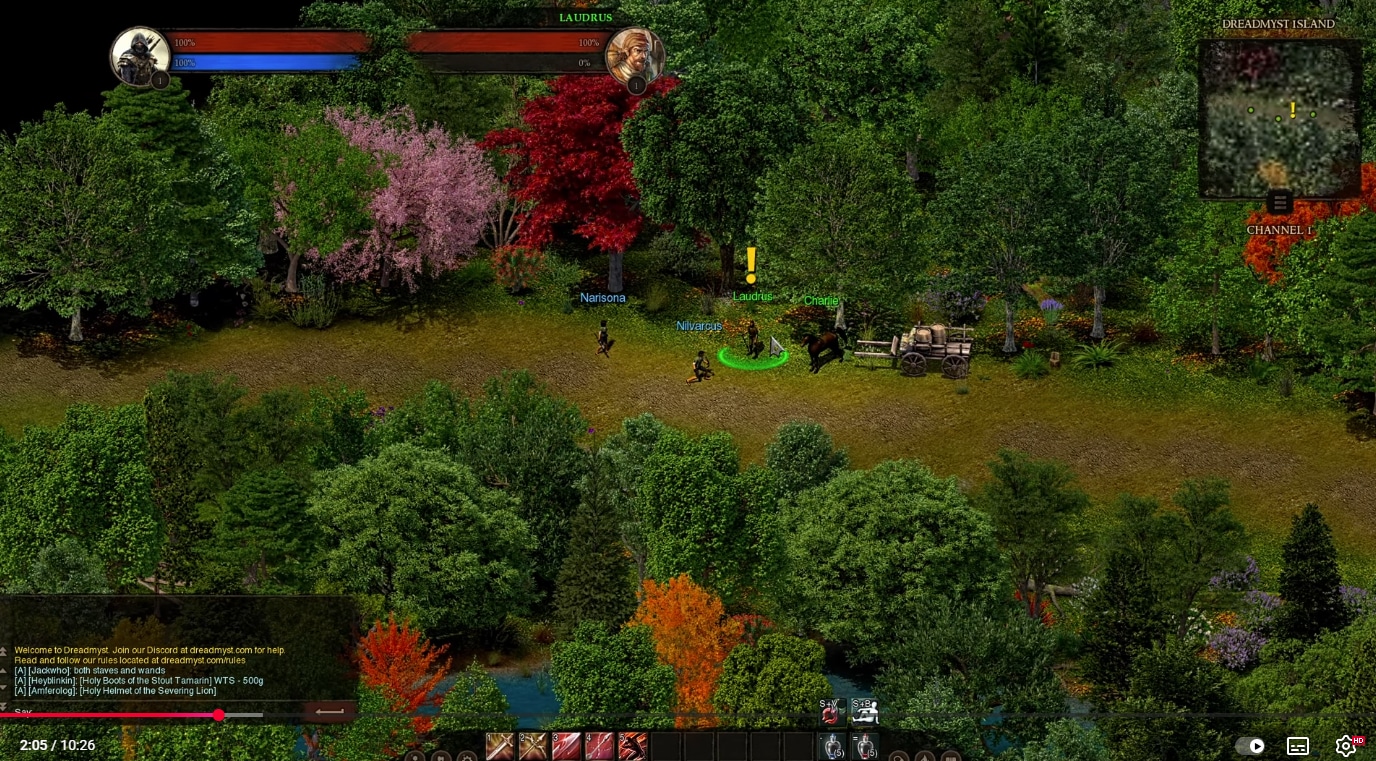Open the hamburger menu below the minimap

coord(1280,202)
